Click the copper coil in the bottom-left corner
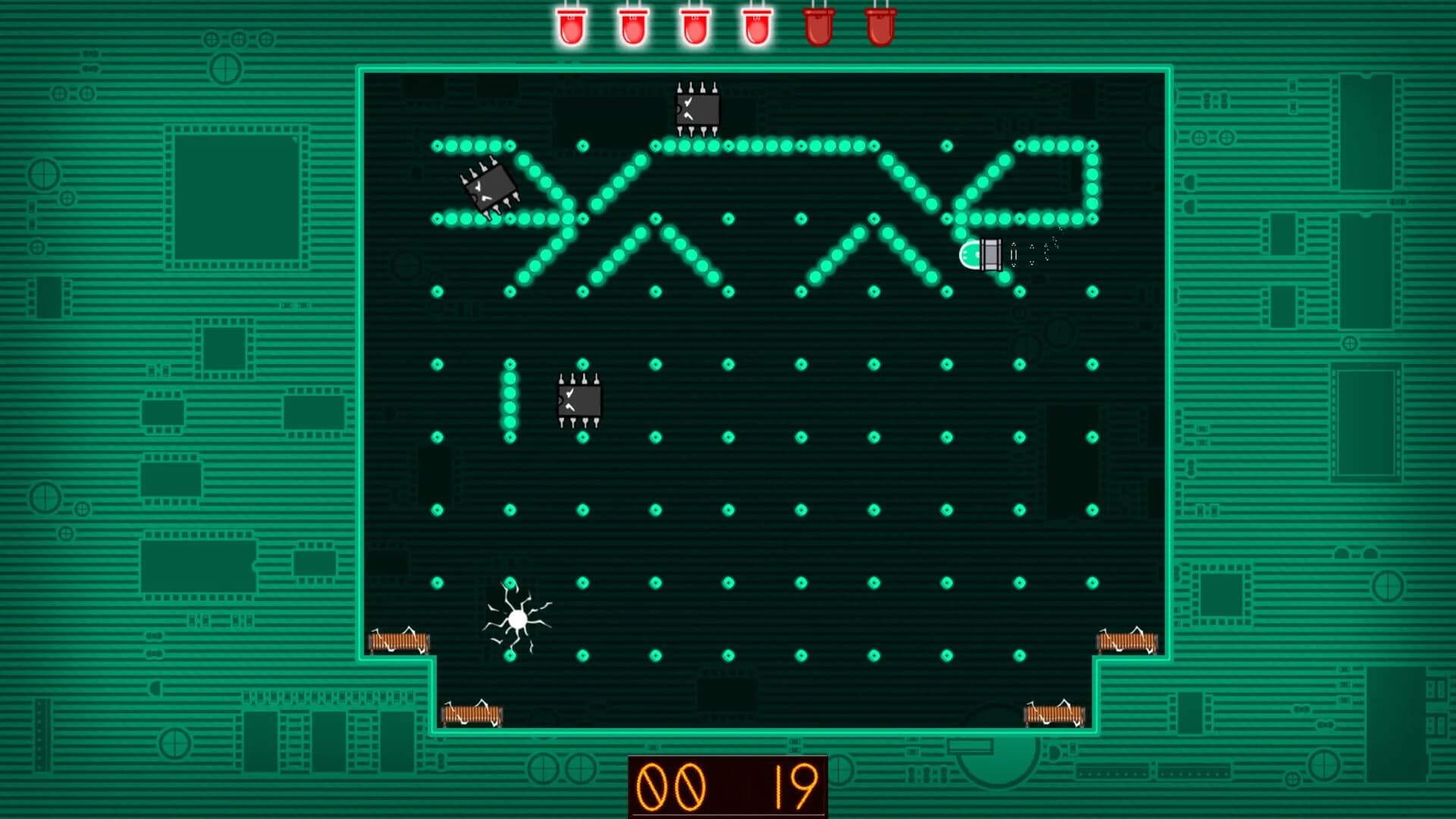 click(398, 642)
